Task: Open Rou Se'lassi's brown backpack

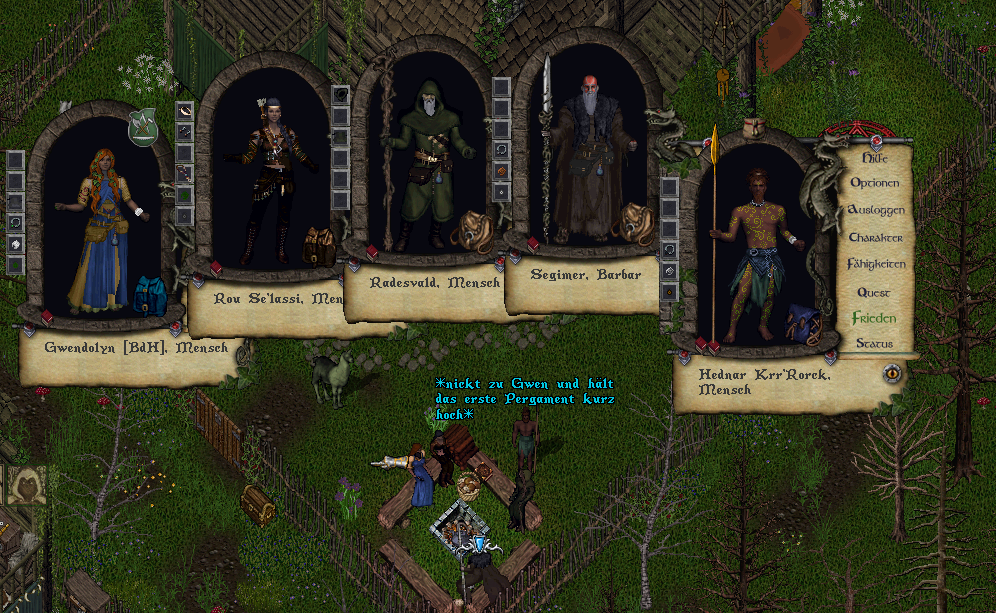Action: click(x=319, y=246)
